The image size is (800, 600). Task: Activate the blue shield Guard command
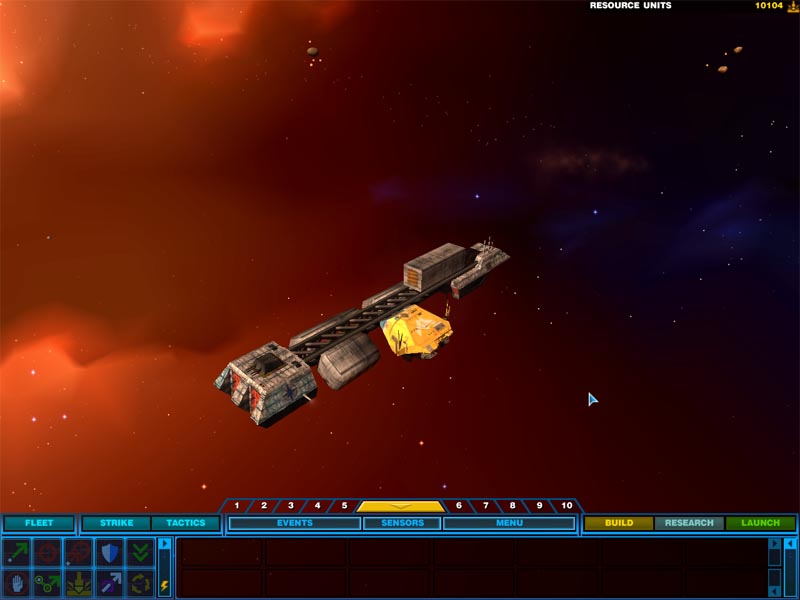109,552
